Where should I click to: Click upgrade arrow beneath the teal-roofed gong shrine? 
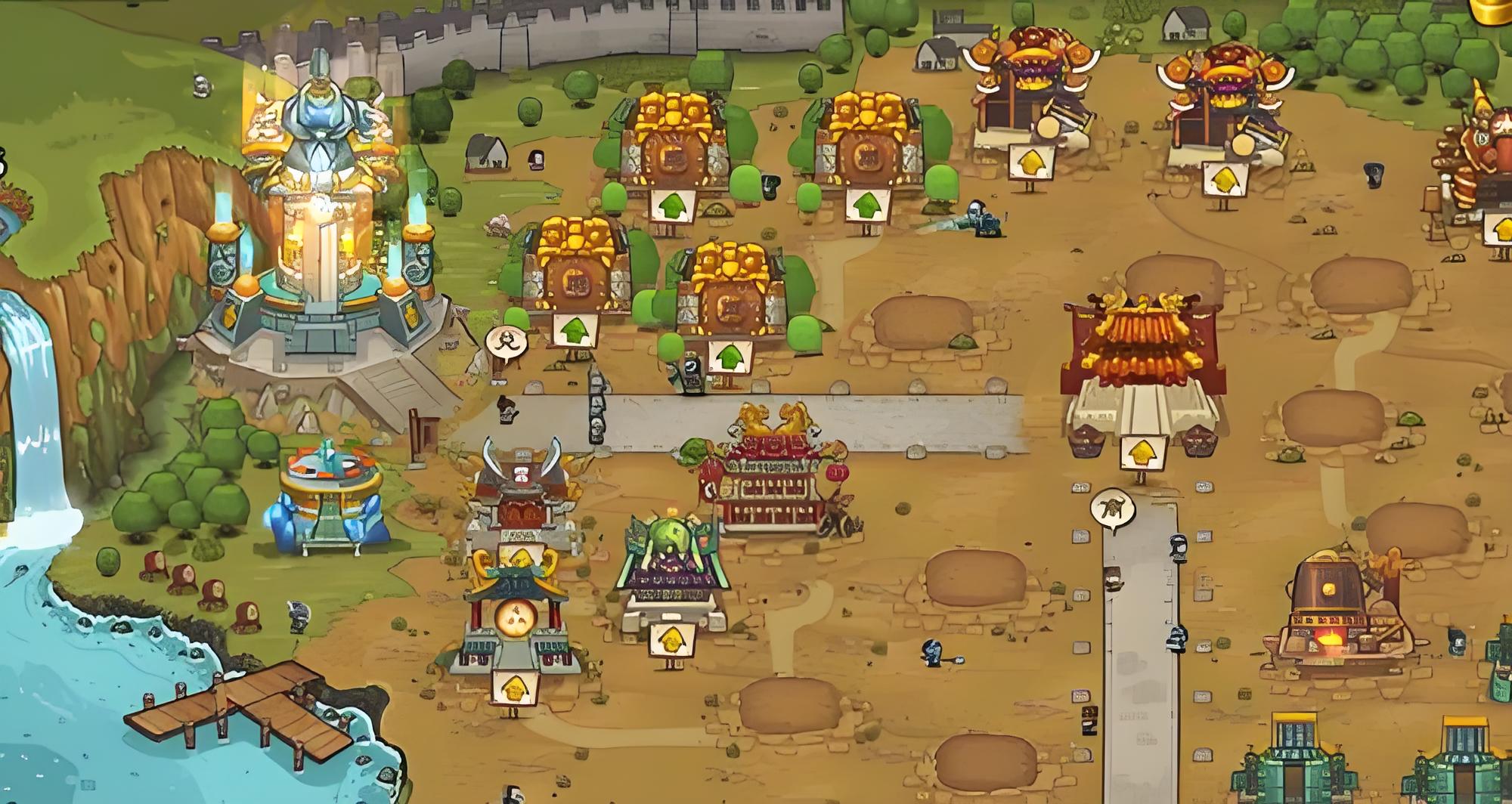516,688
